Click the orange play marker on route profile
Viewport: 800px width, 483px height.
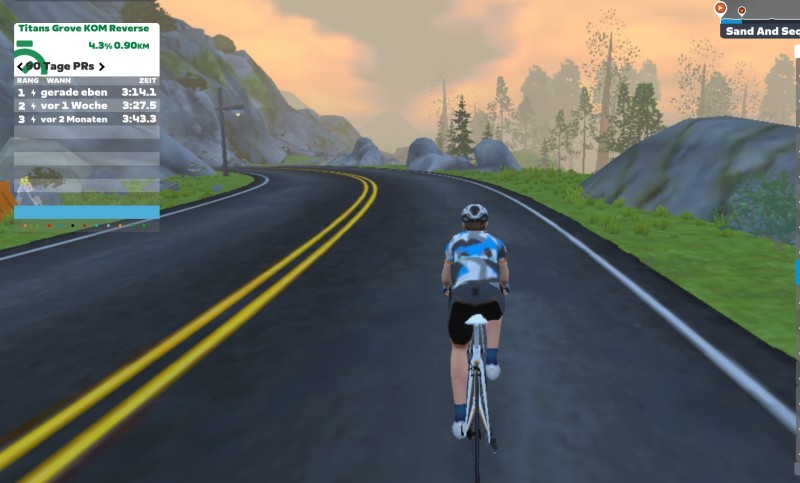pyautogui.click(x=720, y=8)
